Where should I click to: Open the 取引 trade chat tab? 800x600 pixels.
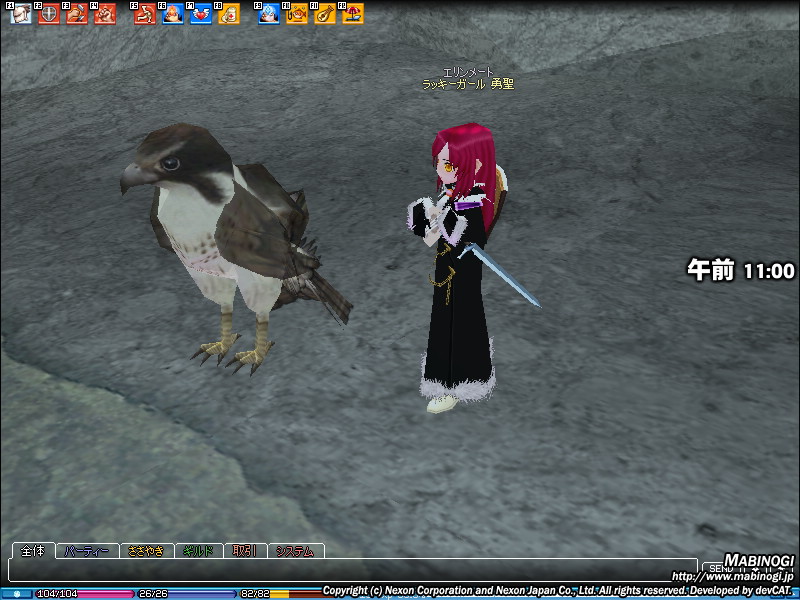pyautogui.click(x=245, y=551)
